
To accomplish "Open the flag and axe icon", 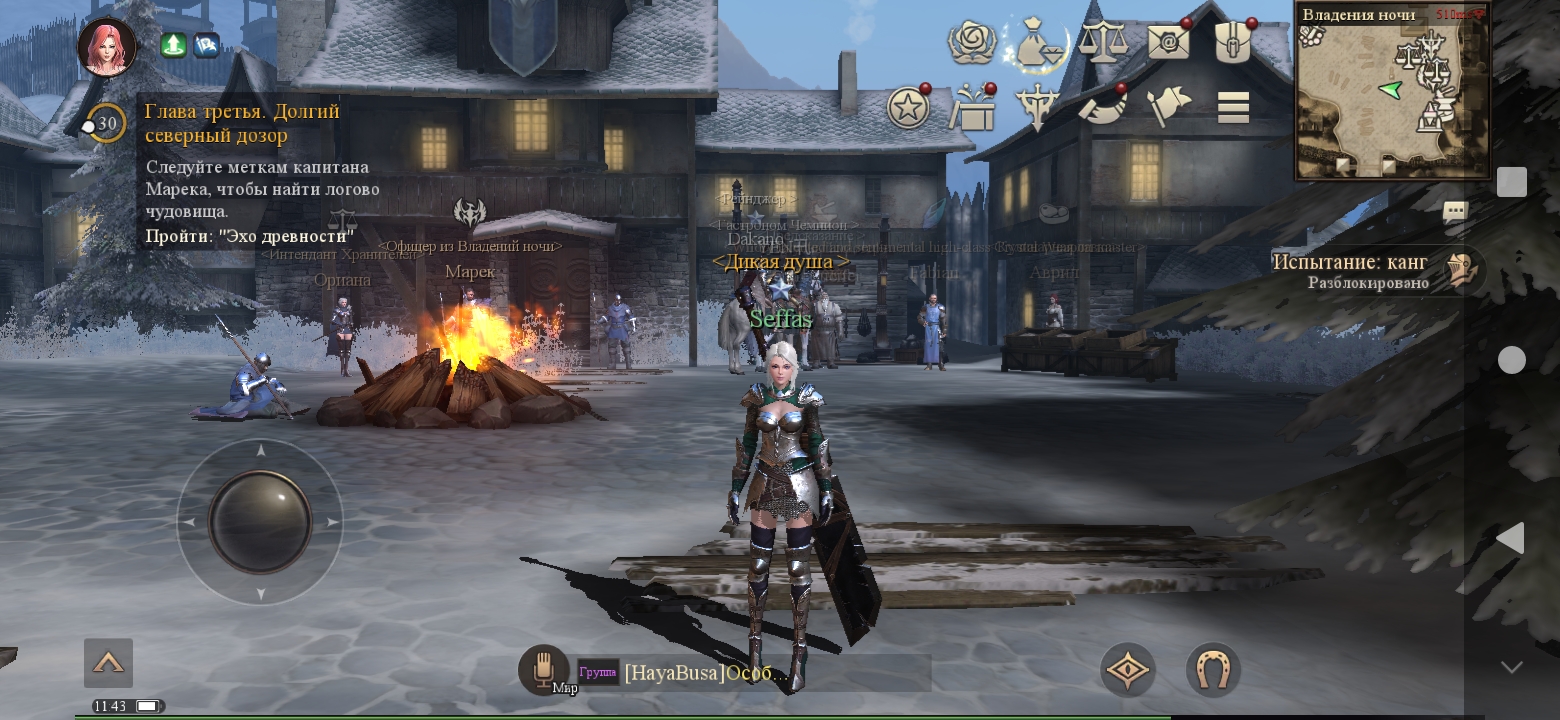I will pyautogui.click(x=1168, y=108).
